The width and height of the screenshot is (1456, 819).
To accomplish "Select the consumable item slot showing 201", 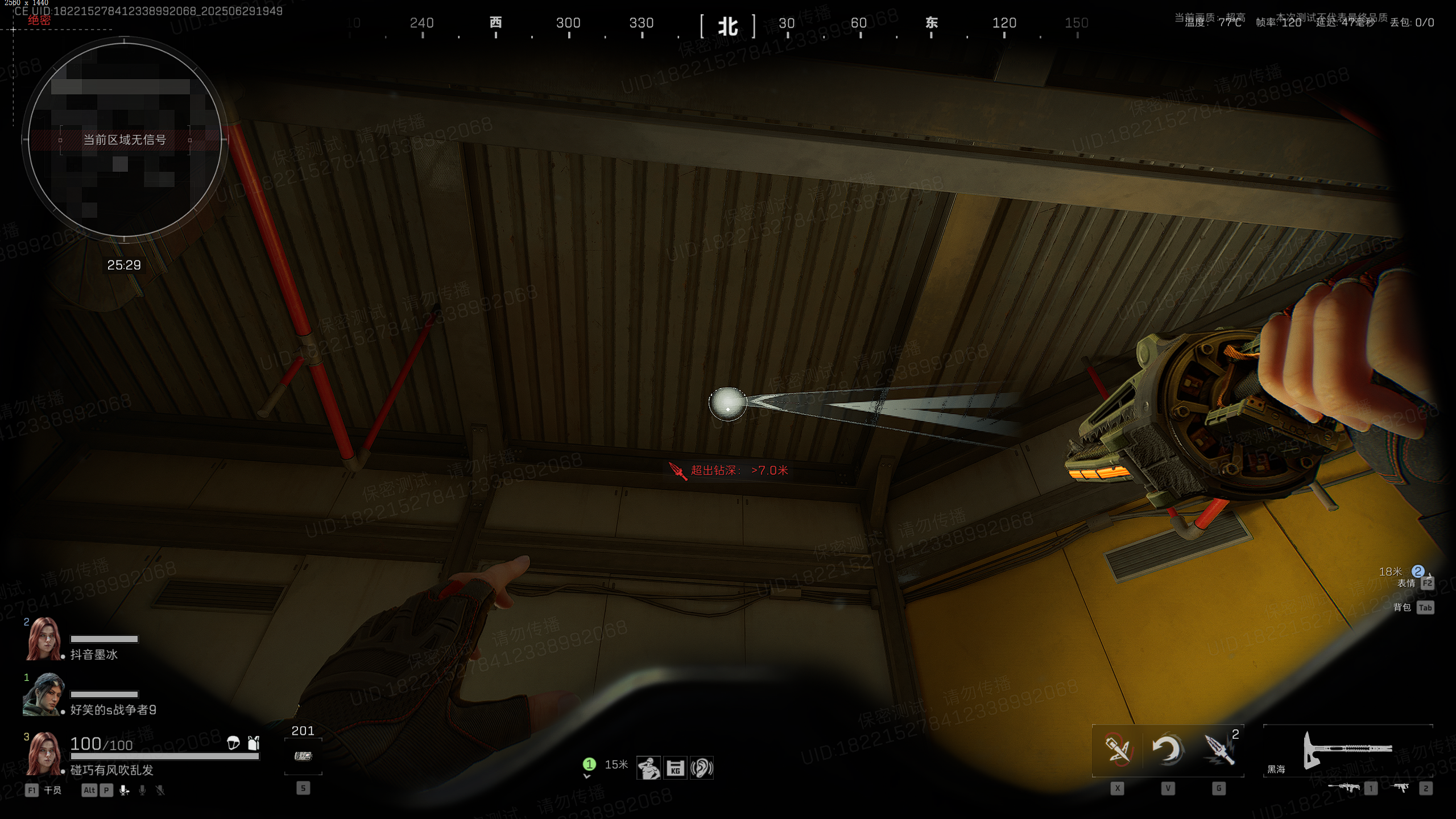I will pos(303,756).
